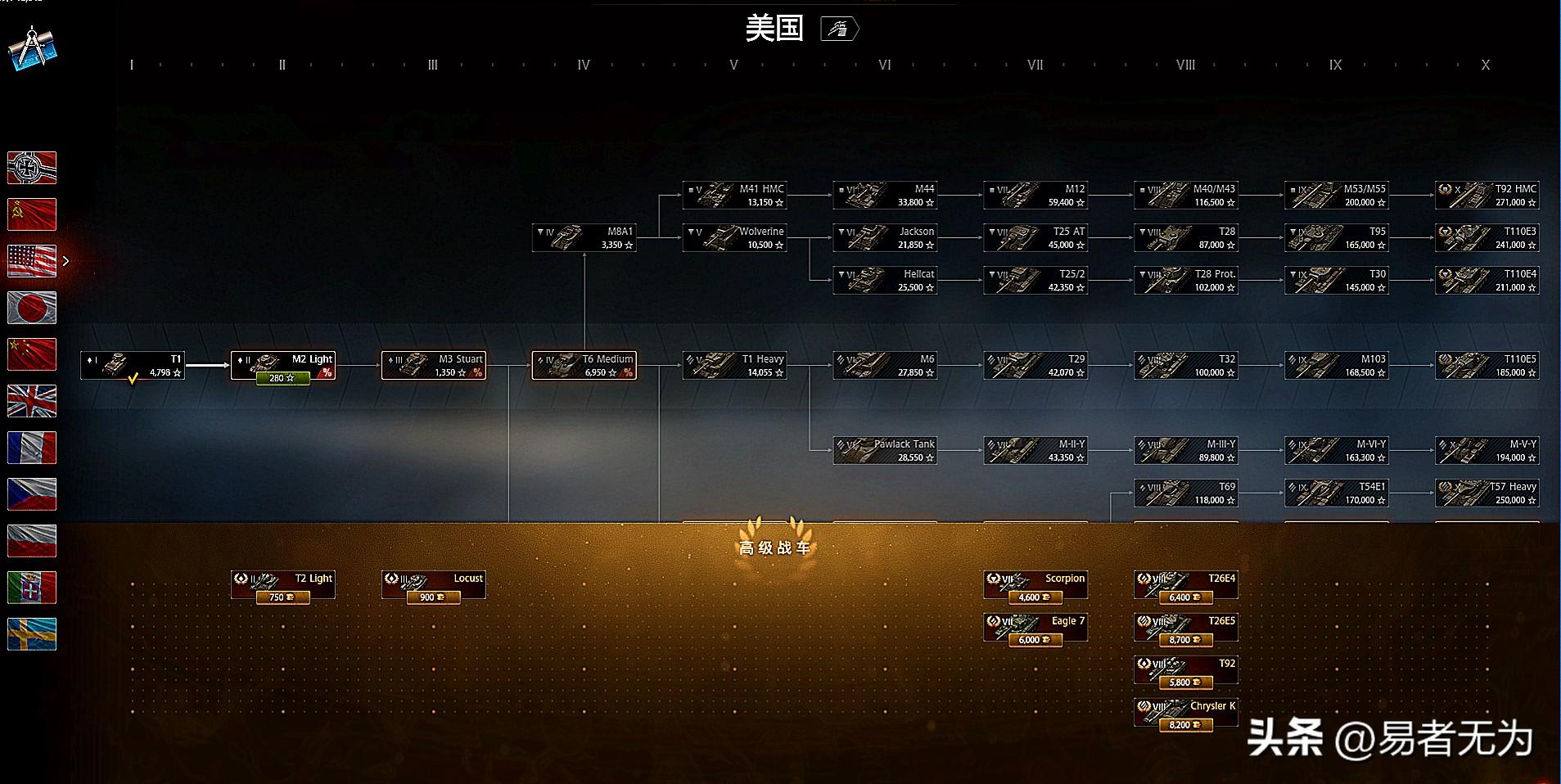Click the M3 Stuart tank node
This screenshot has height=784, width=1561.
click(434, 365)
